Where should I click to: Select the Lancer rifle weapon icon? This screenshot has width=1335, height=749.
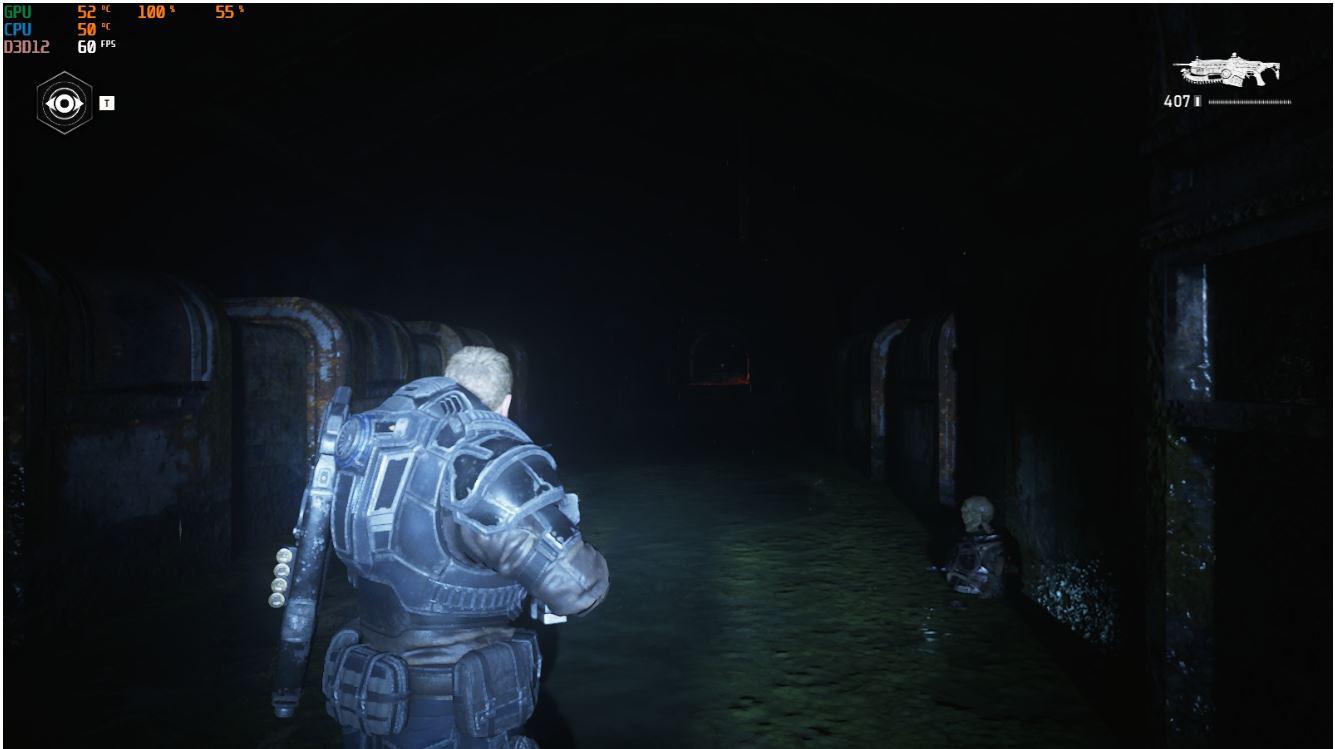click(x=1228, y=71)
